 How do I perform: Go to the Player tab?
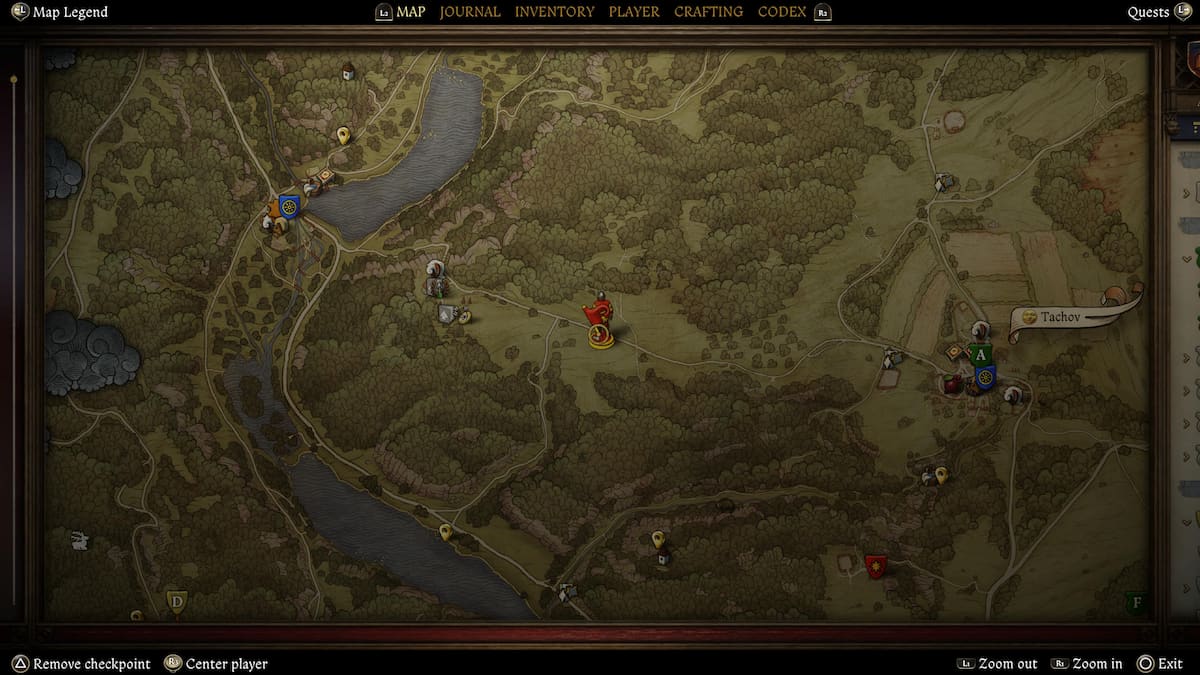pyautogui.click(x=634, y=12)
